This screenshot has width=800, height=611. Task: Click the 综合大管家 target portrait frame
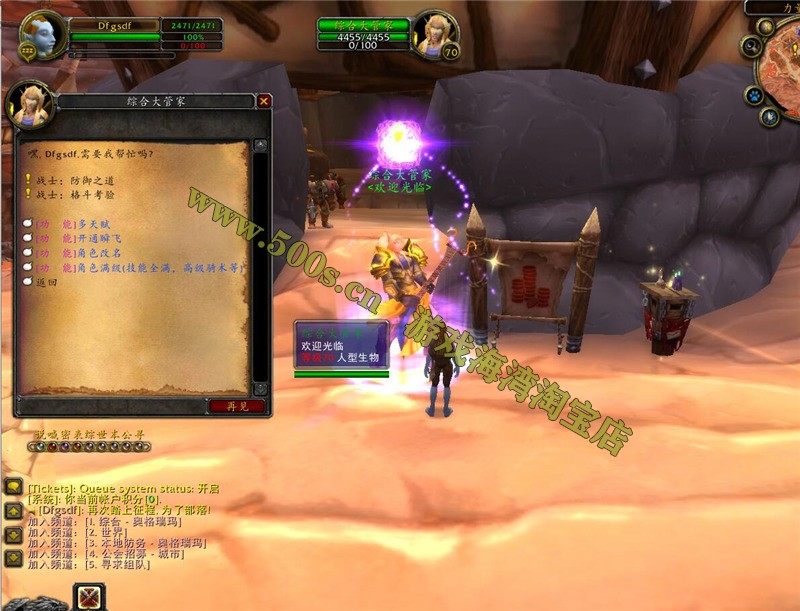click(433, 33)
